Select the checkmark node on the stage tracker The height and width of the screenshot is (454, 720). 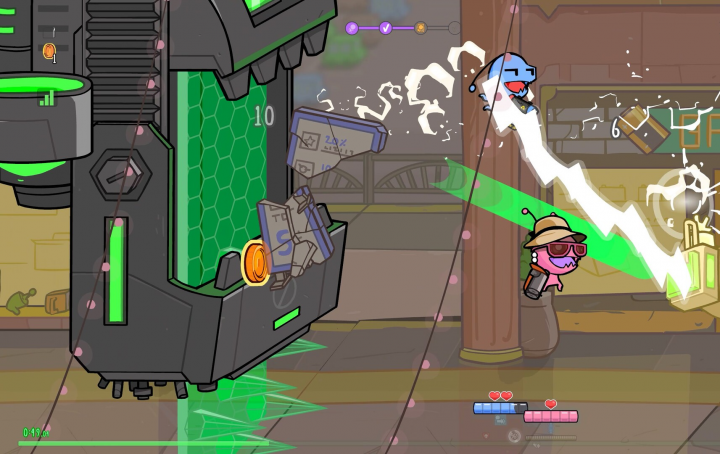point(385,28)
